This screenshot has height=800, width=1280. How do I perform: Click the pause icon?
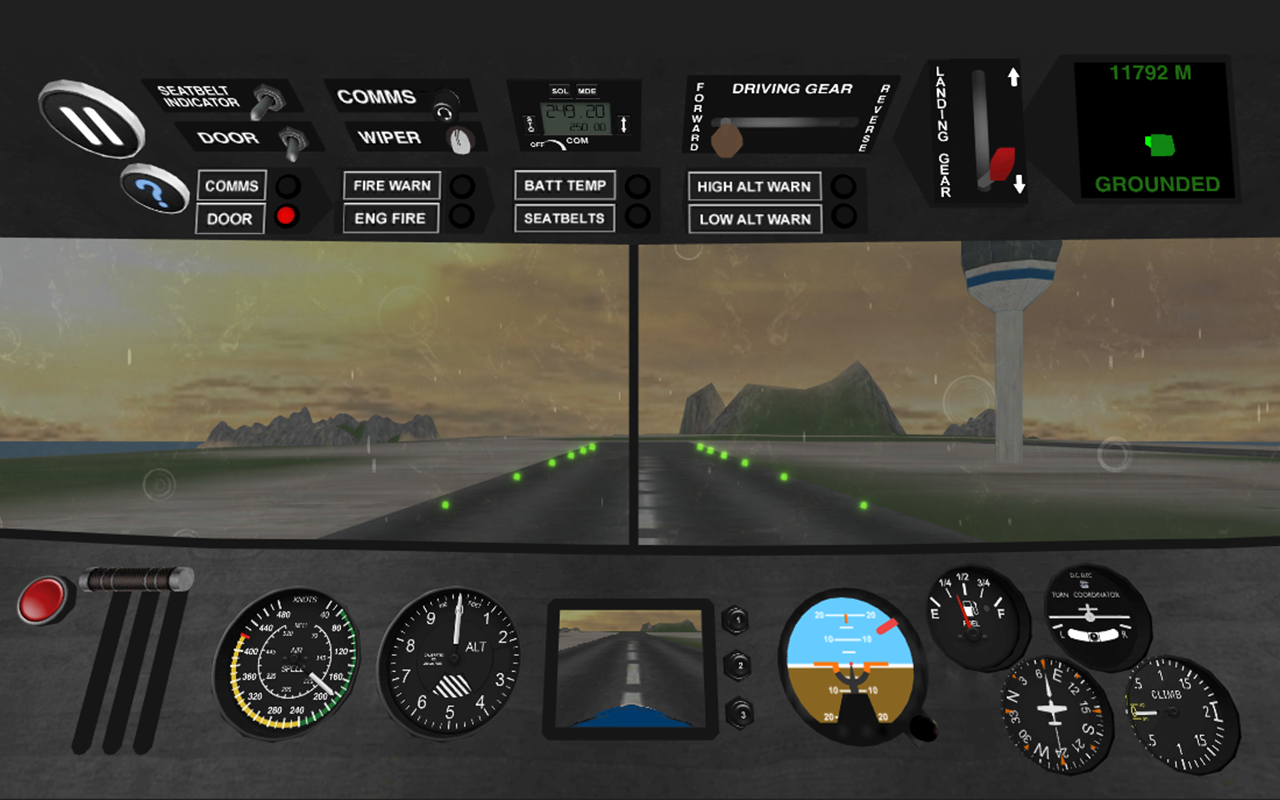[x=93, y=122]
